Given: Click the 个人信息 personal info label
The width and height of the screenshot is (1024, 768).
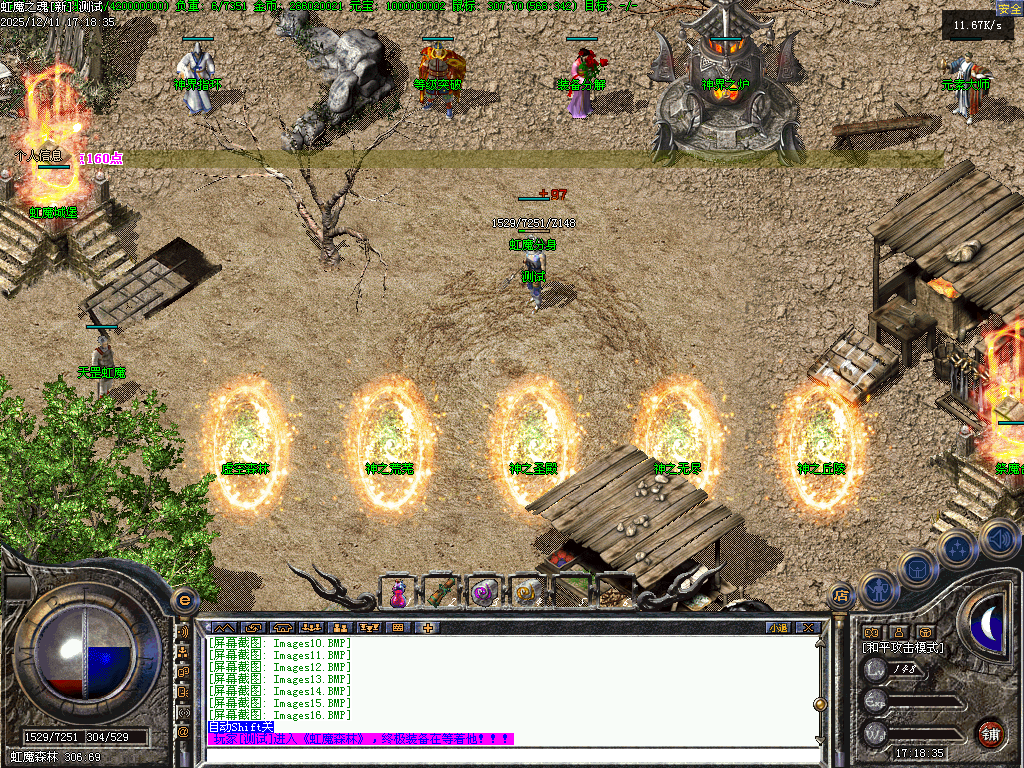Looking at the screenshot, I should click(40, 156).
